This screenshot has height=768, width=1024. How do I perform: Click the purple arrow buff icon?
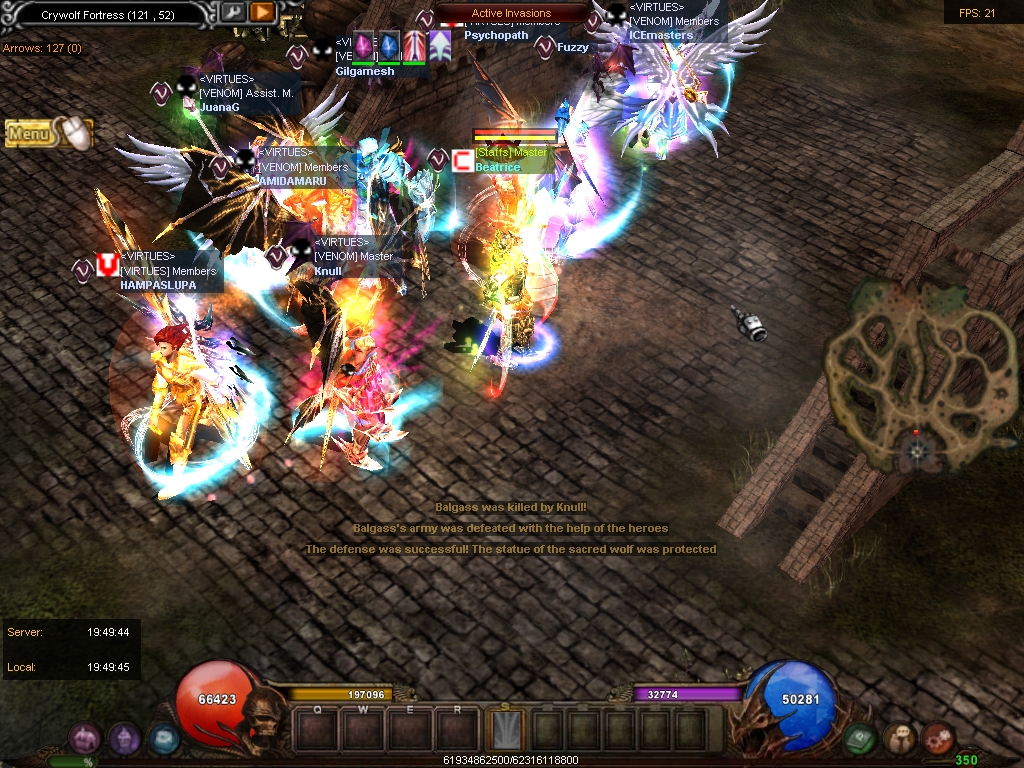click(x=440, y=46)
